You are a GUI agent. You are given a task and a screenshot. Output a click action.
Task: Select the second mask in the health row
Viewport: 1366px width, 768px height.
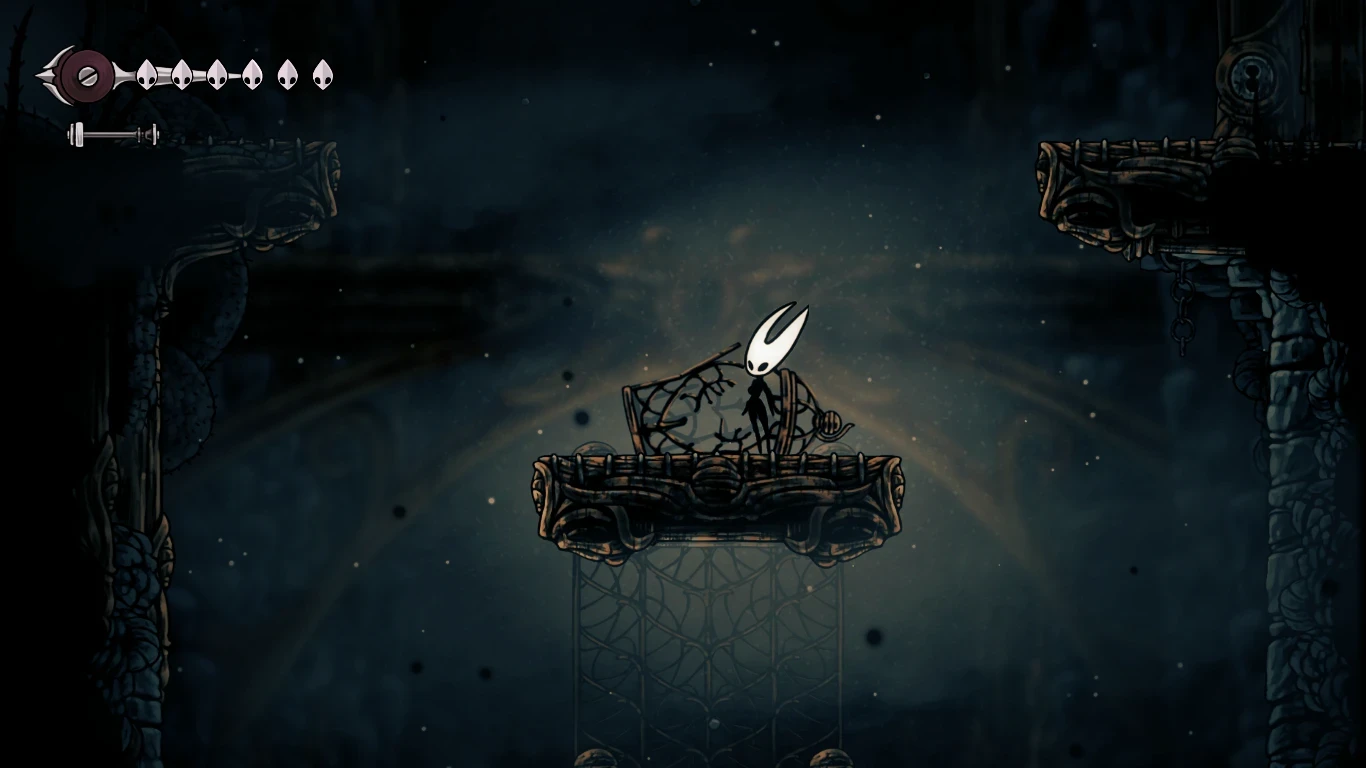tap(184, 75)
